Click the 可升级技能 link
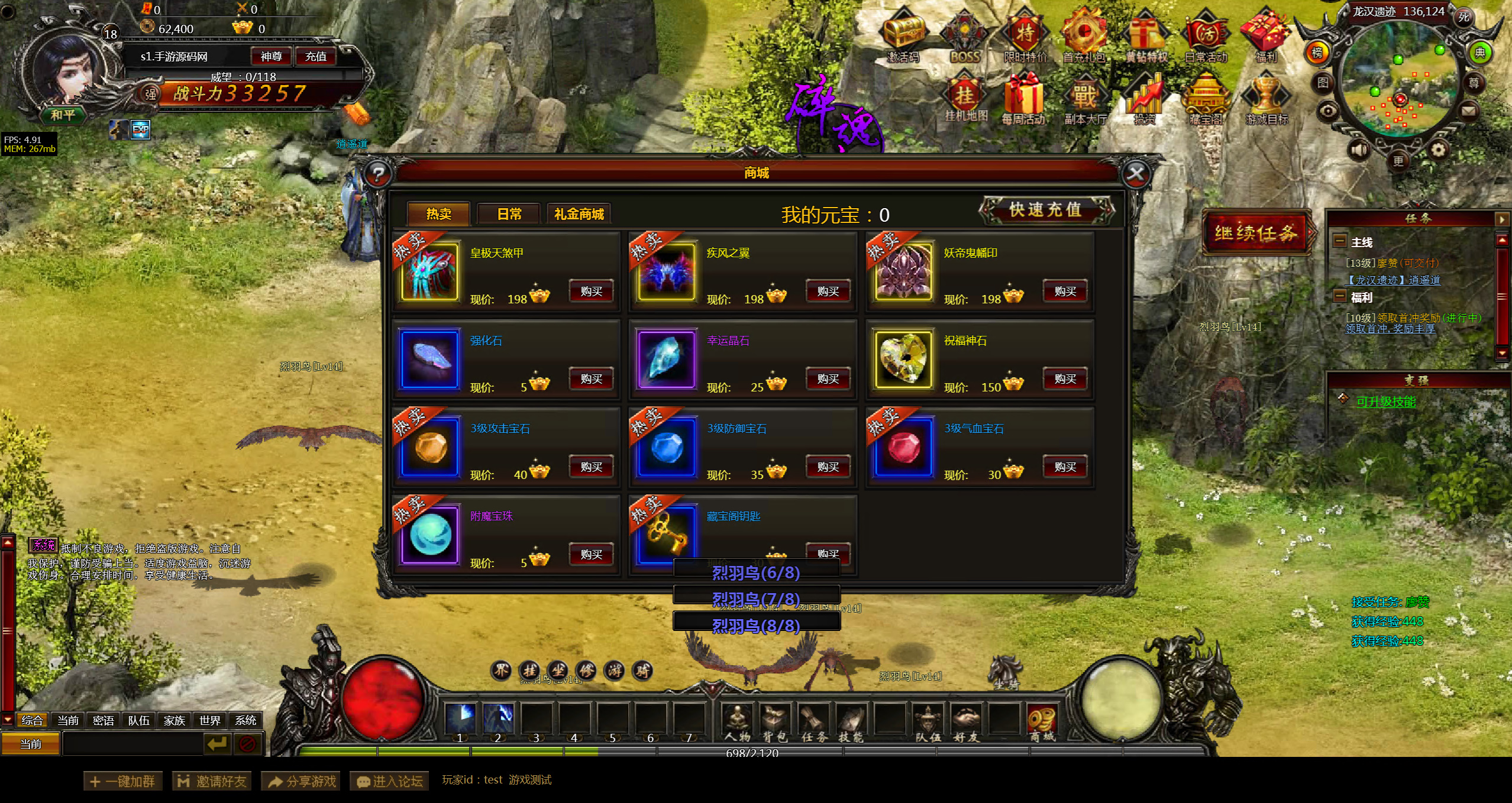The image size is (1512, 803). pos(1385,402)
